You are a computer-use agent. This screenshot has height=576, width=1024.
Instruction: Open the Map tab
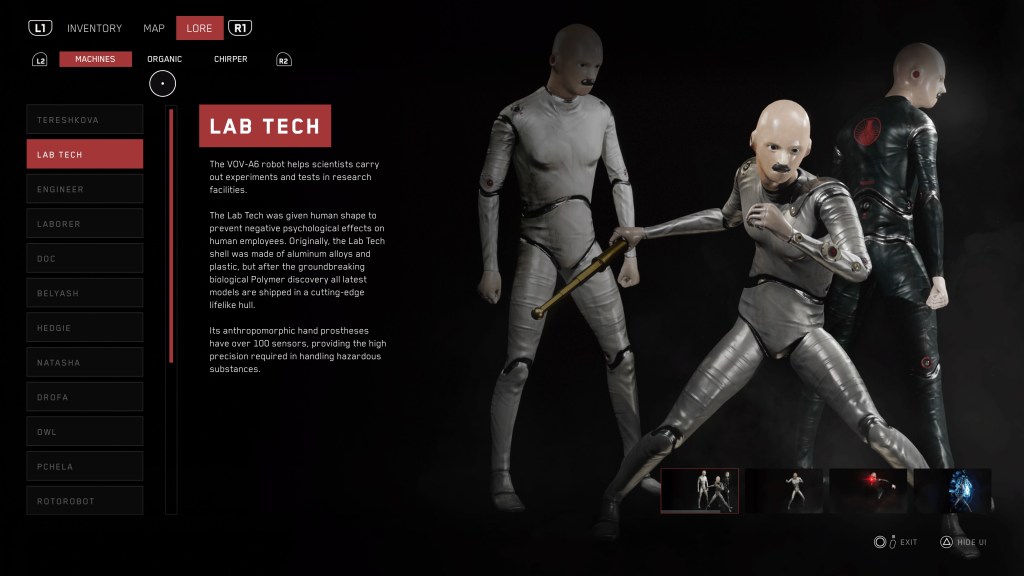(x=154, y=28)
